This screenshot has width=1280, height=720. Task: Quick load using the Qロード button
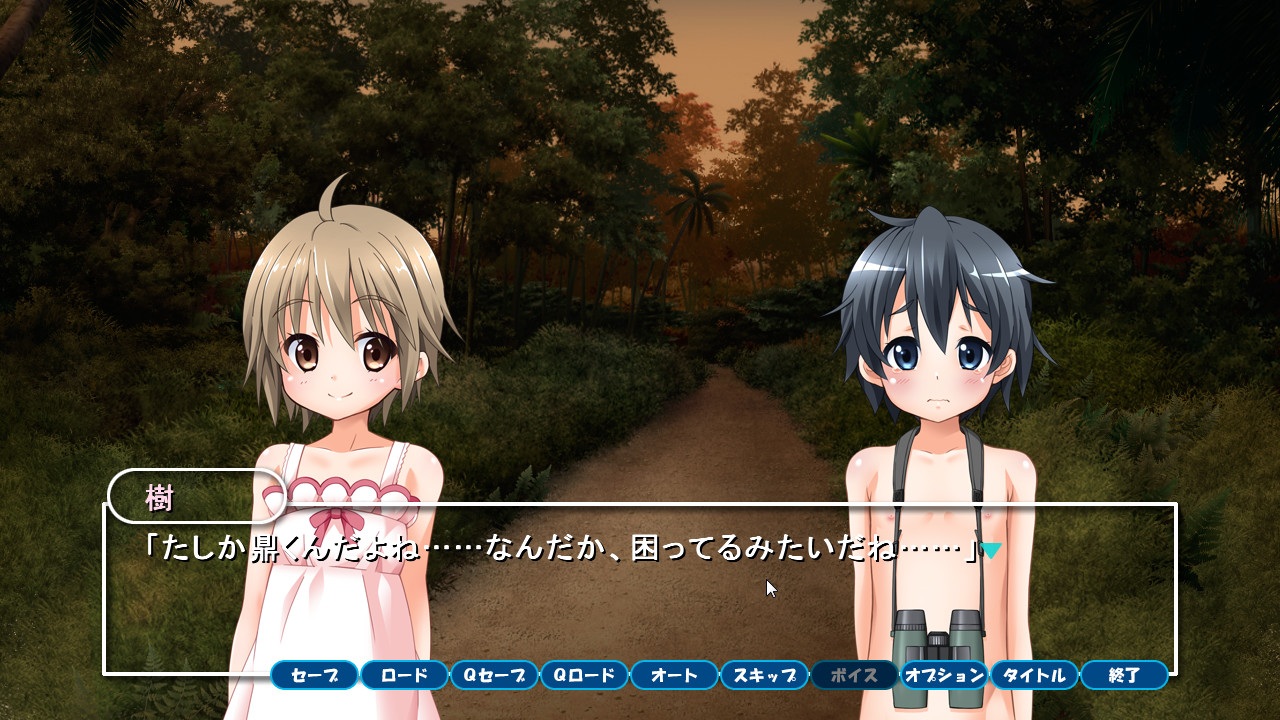click(584, 675)
